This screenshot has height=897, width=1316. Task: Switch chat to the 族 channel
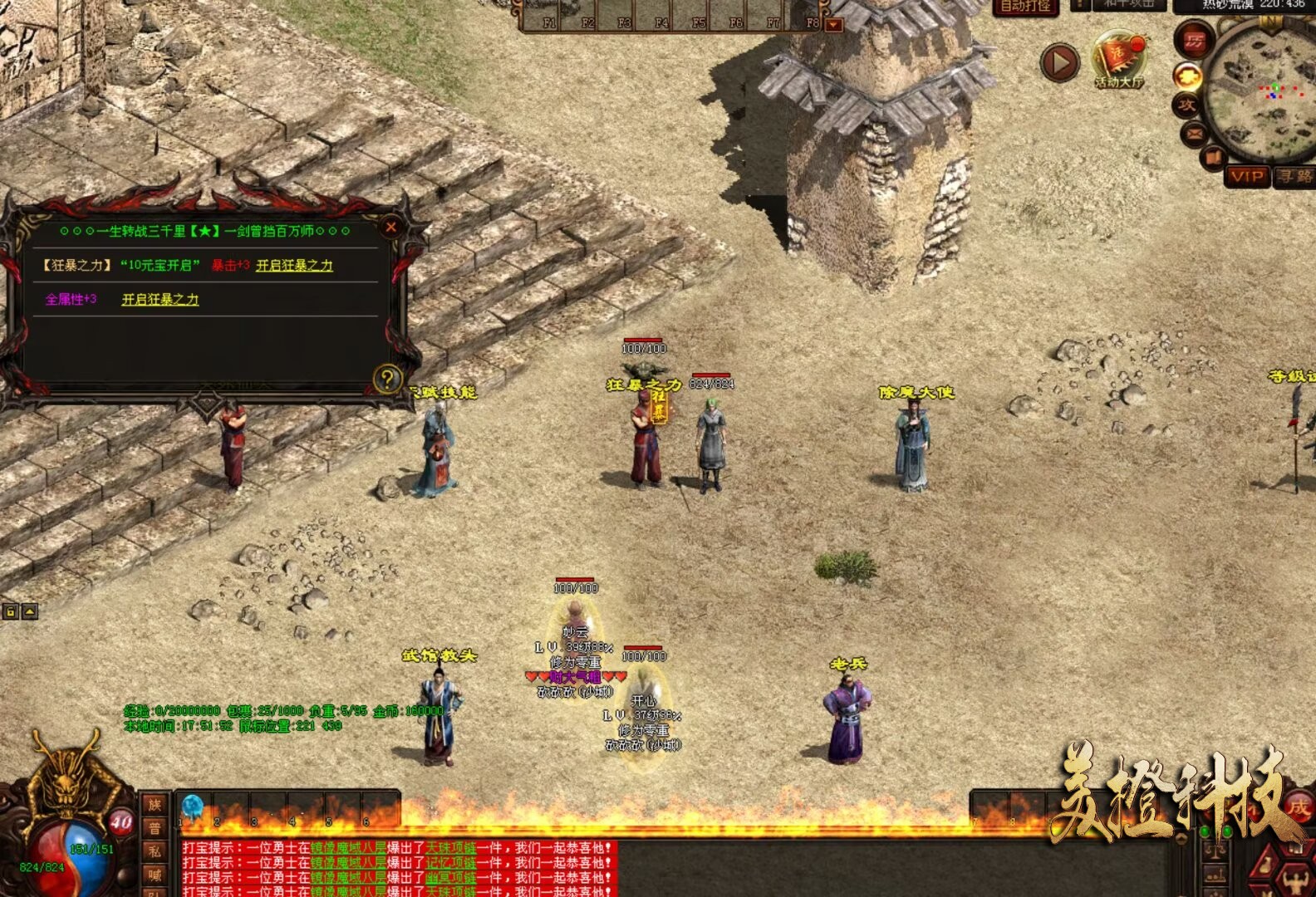point(155,804)
